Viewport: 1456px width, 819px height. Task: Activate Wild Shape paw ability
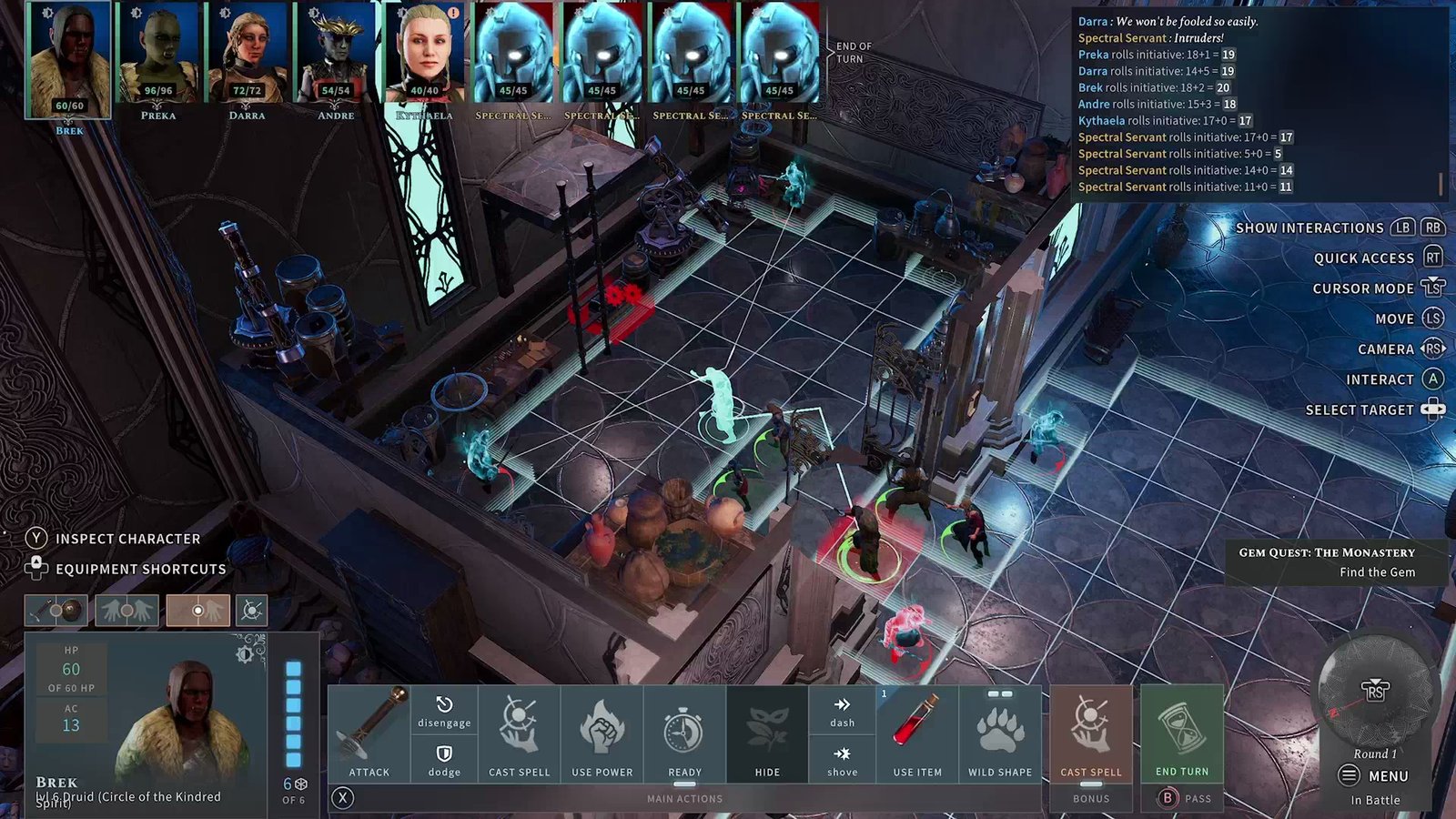(x=999, y=733)
